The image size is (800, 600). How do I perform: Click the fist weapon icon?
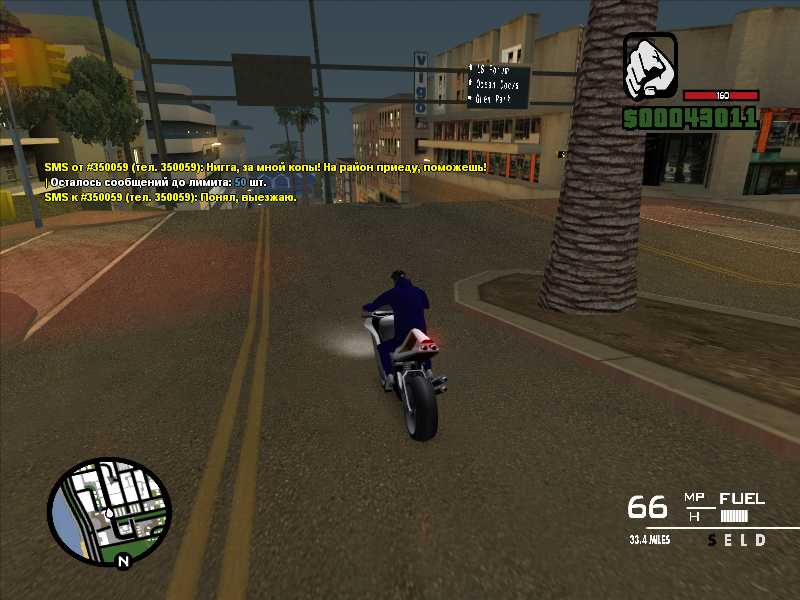click(650, 65)
